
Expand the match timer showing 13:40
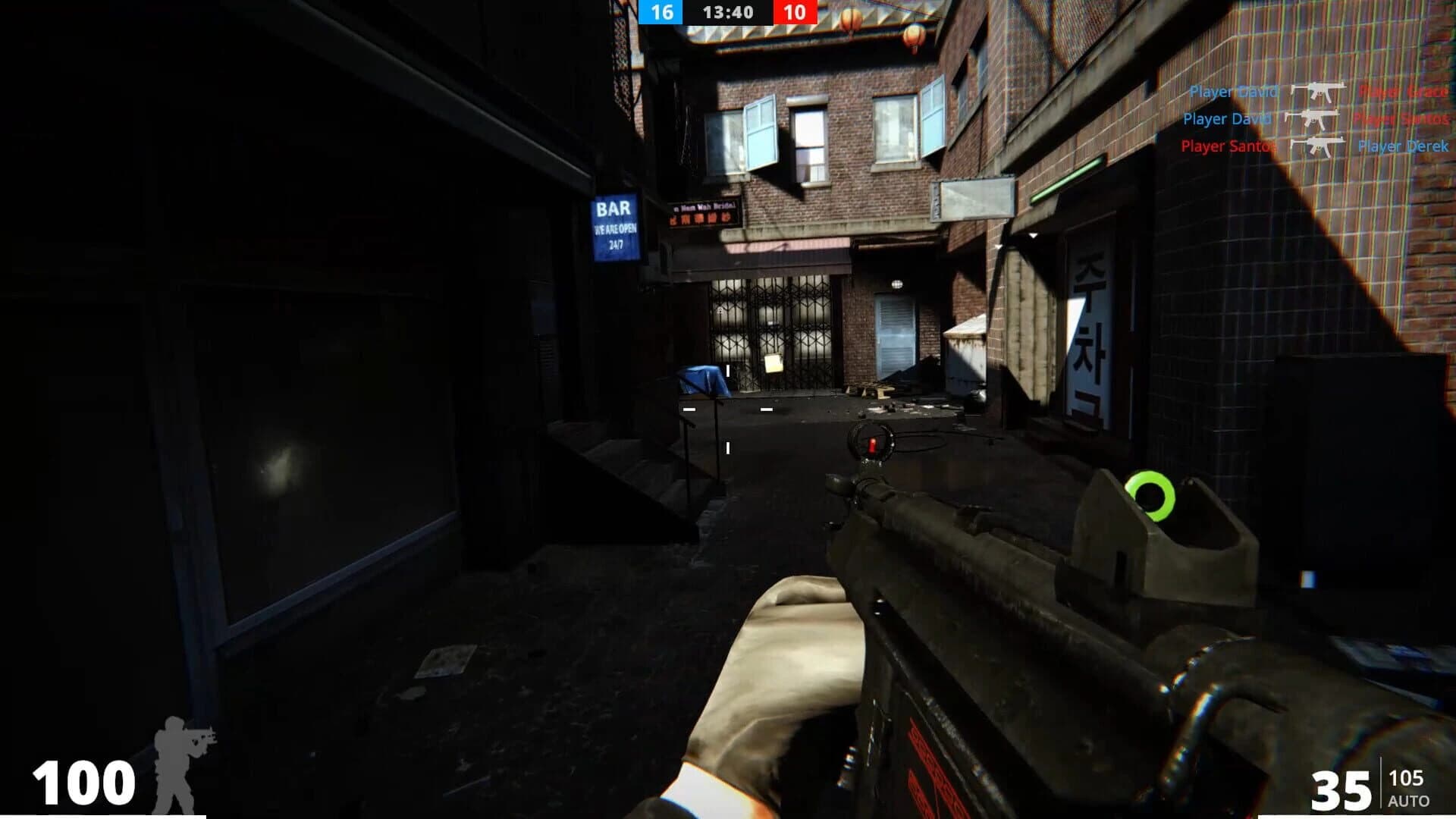pyautogui.click(x=730, y=12)
